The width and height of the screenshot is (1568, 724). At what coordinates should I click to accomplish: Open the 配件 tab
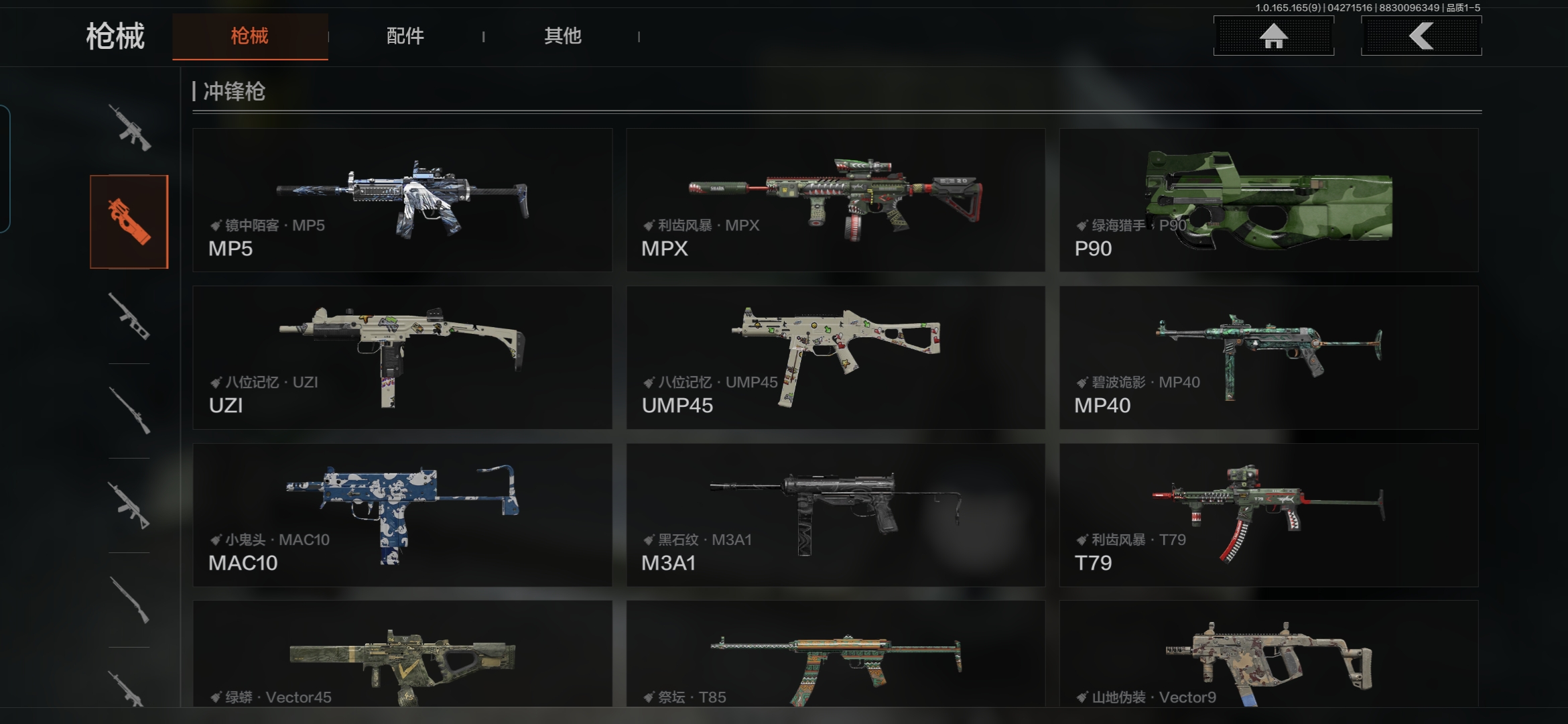pos(405,36)
